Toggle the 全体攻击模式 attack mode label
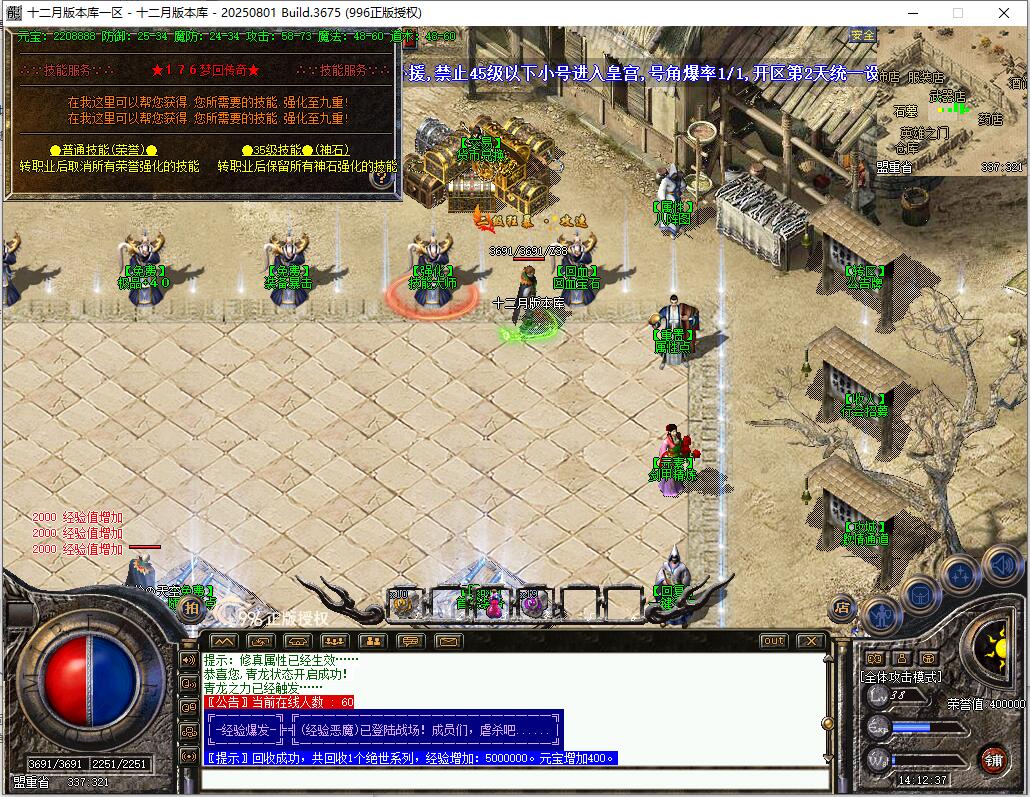This screenshot has width=1030, height=797. pos(901,677)
